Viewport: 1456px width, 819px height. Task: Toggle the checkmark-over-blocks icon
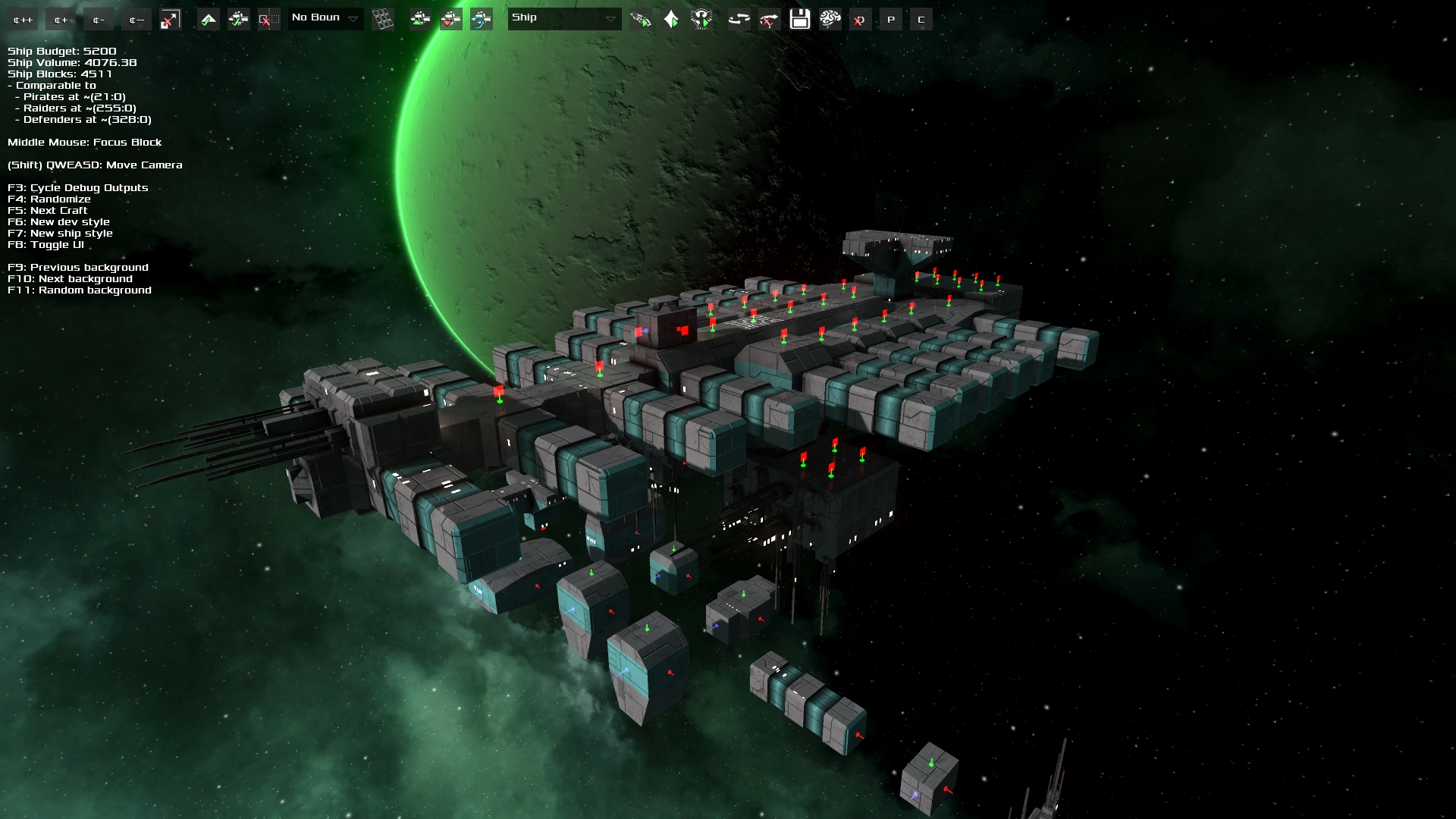(x=237, y=19)
